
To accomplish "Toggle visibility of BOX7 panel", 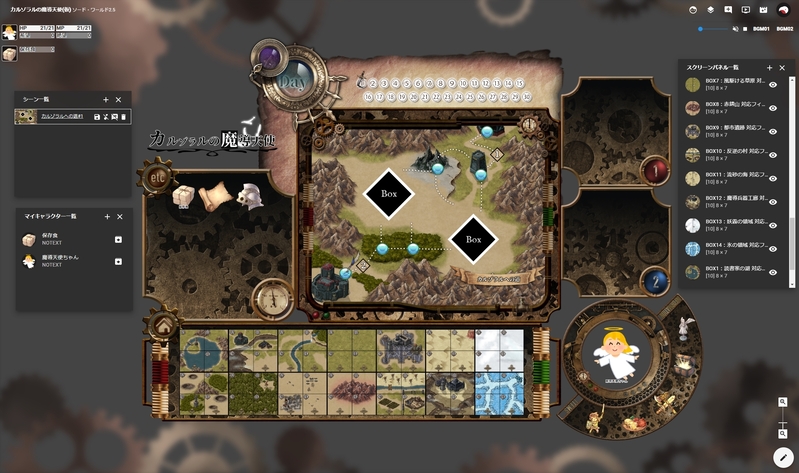I will point(773,85).
